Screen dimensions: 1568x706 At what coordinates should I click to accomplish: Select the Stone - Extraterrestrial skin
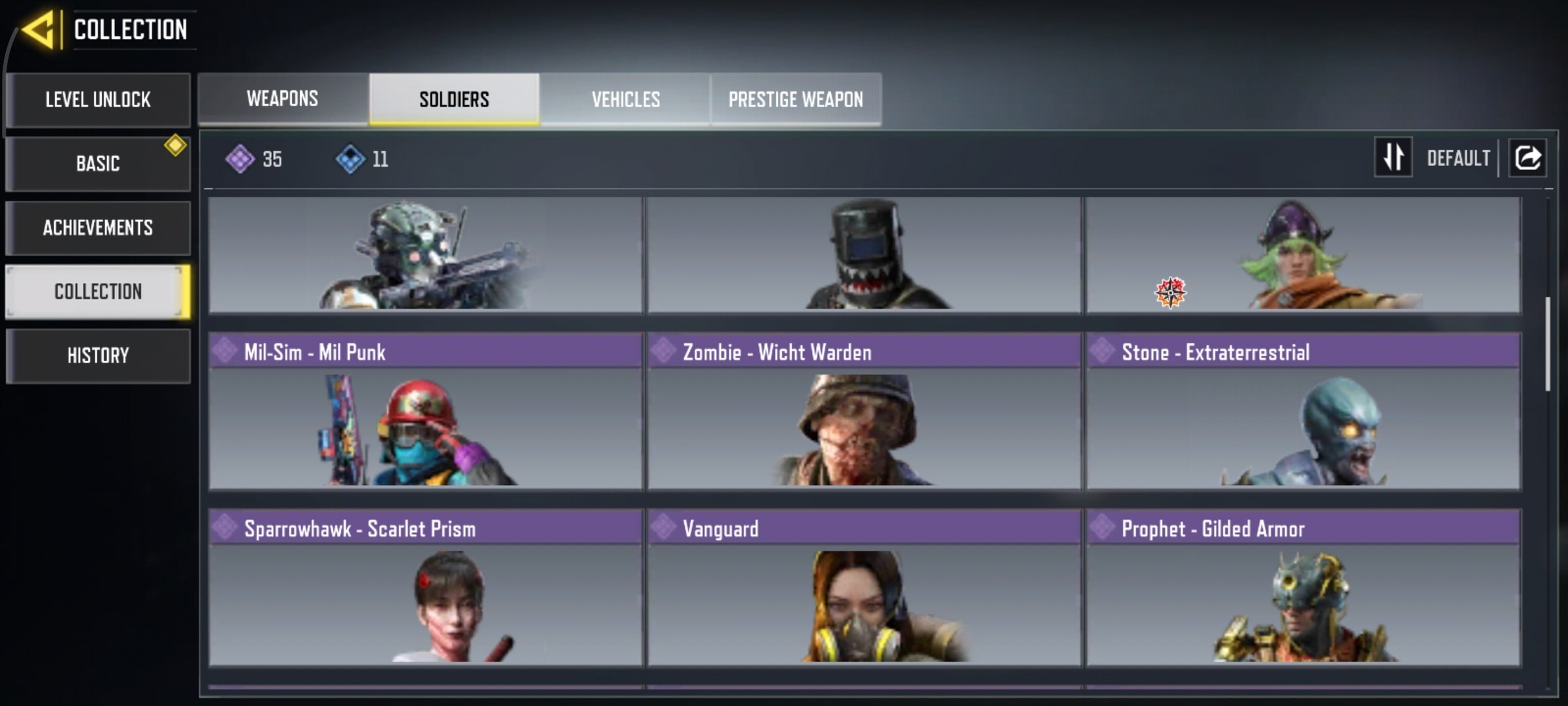(1303, 412)
